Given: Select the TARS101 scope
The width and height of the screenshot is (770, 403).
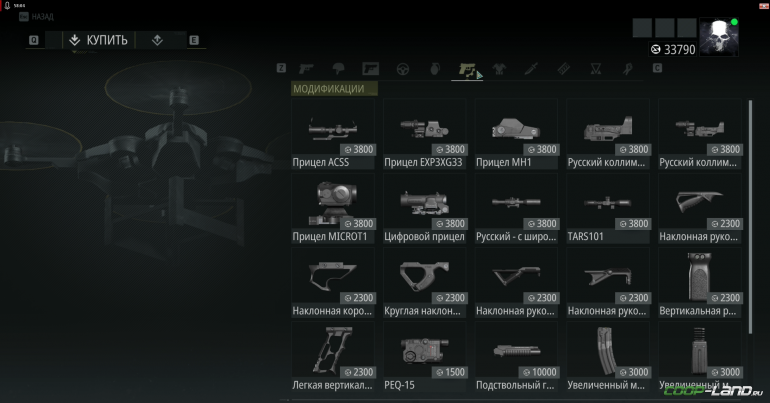Looking at the screenshot, I should pyautogui.click(x=609, y=209).
